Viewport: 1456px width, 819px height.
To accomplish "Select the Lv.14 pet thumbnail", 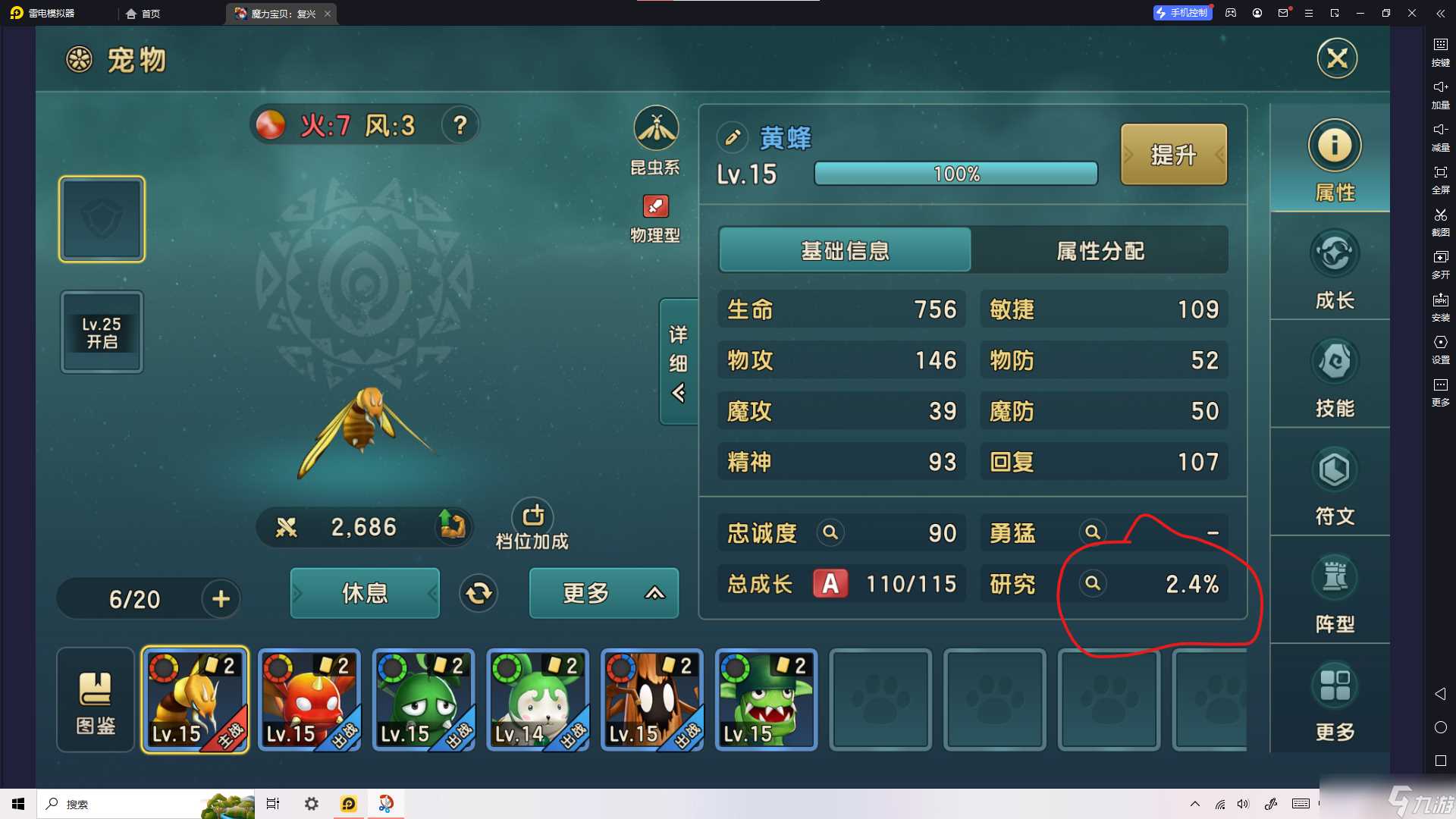I will 537,698.
